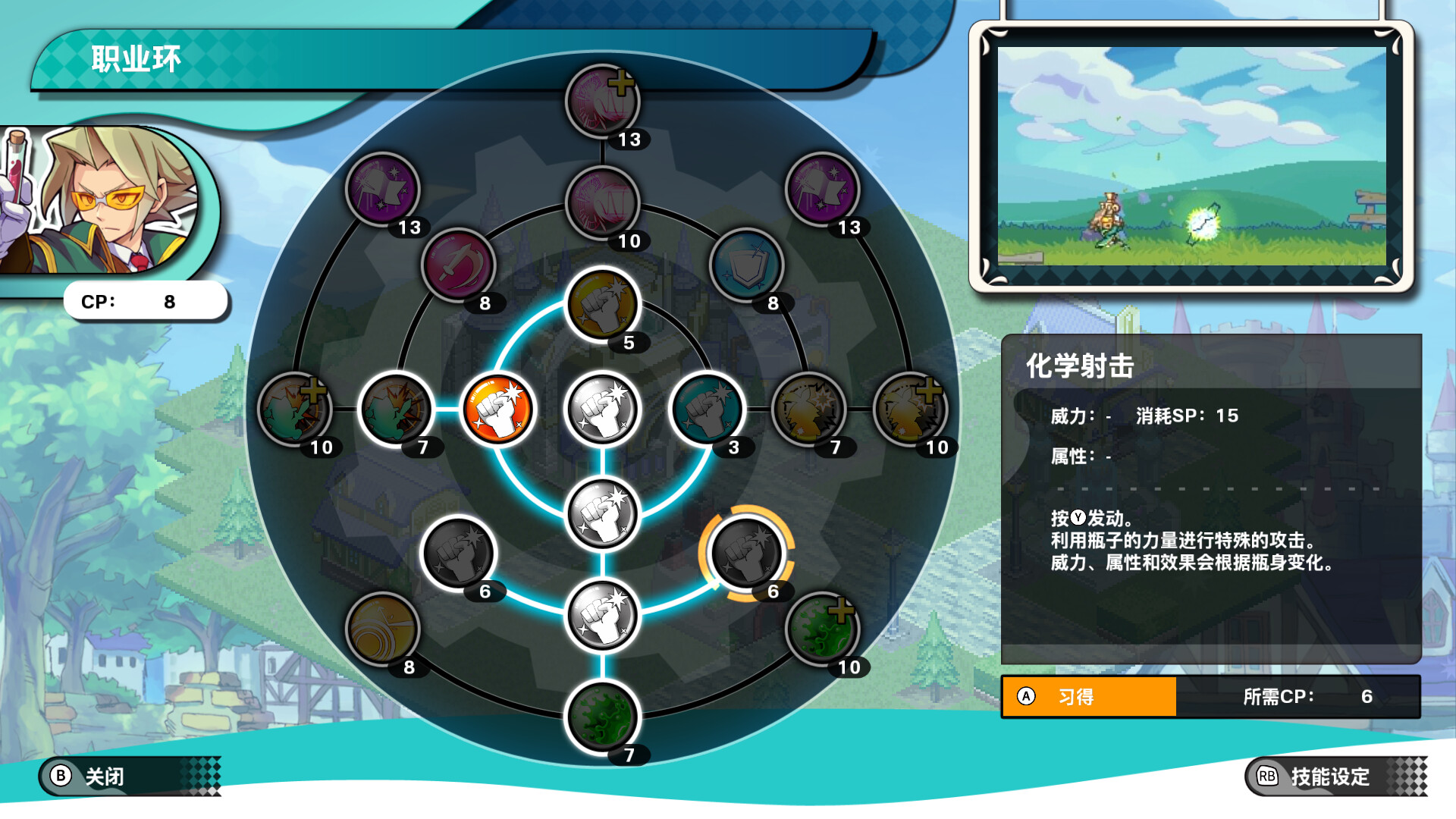Choose the green splatter plus node costing 10
1456x819 pixels.
tap(822, 629)
